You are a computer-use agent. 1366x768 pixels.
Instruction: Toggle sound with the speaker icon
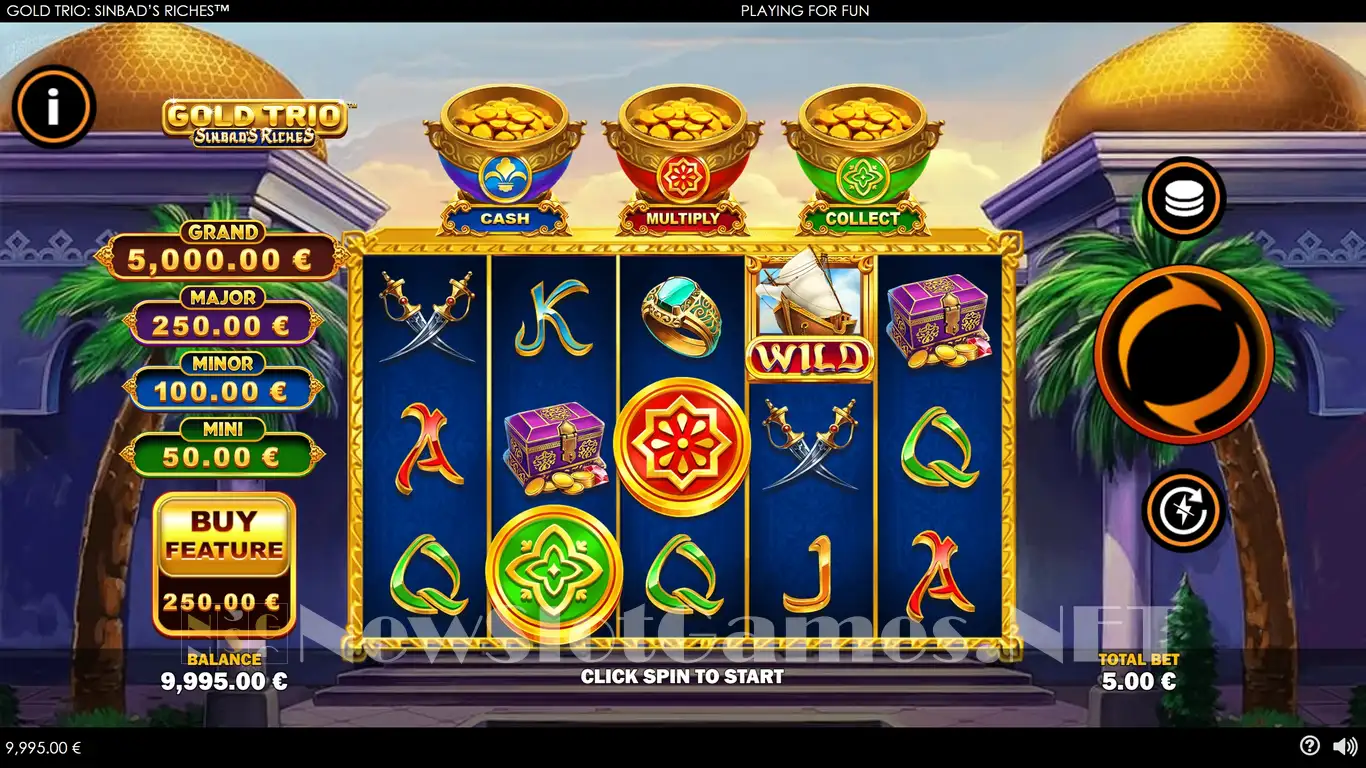pos(1341,746)
